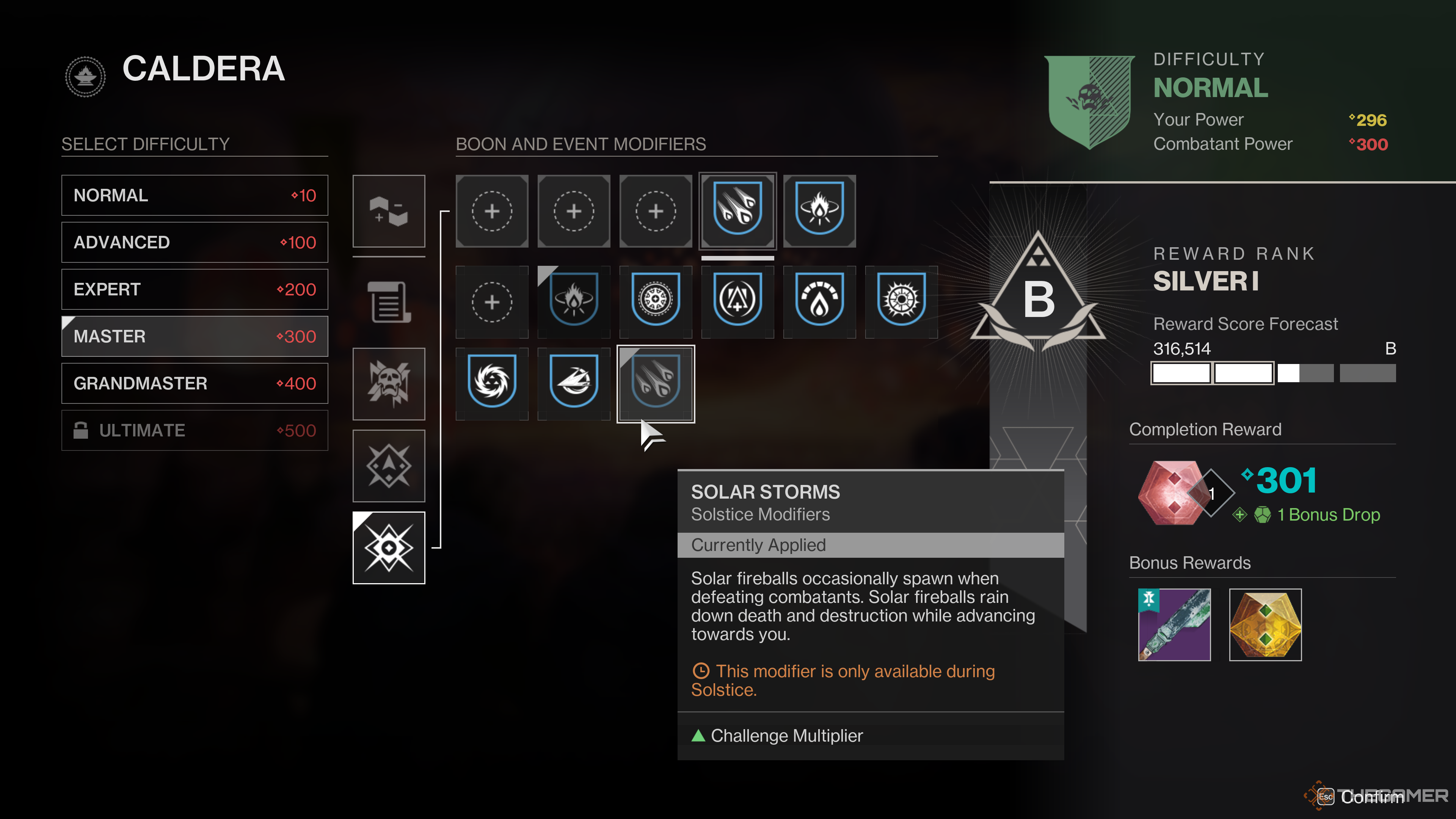Pick Expert difficulty
1456x819 pixels.
pyautogui.click(x=195, y=289)
